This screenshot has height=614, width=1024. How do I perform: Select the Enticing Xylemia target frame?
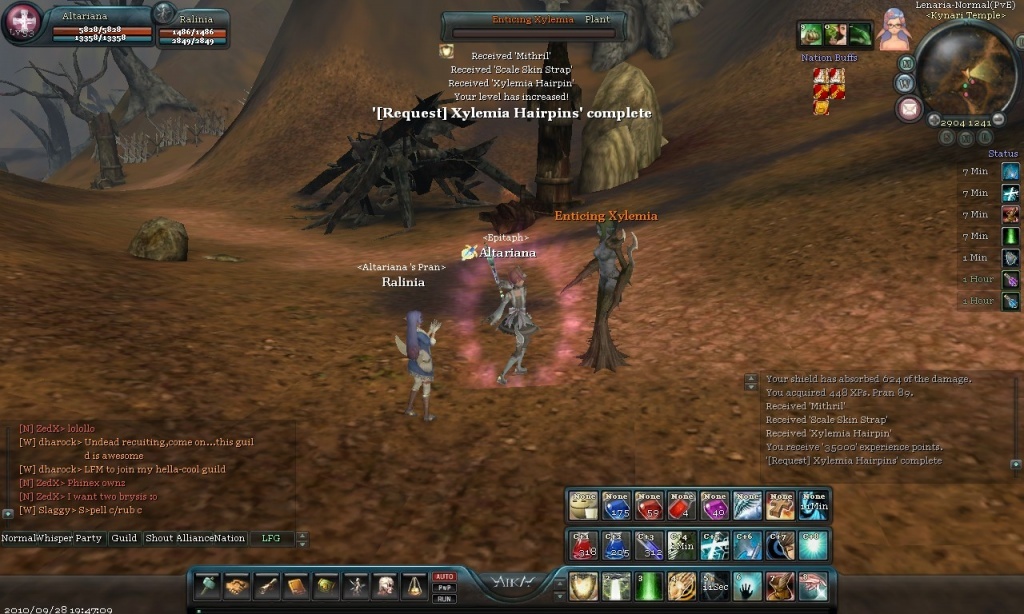point(534,26)
